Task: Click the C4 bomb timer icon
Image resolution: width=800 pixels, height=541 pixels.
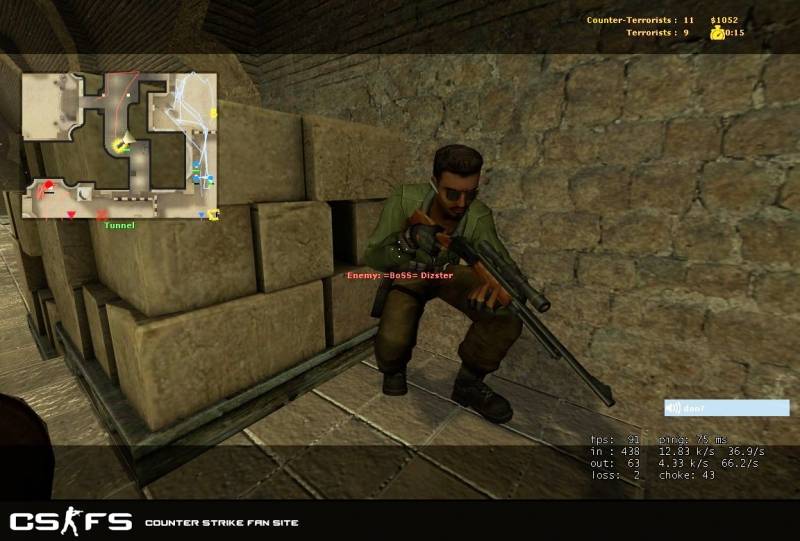Action: coord(717,33)
